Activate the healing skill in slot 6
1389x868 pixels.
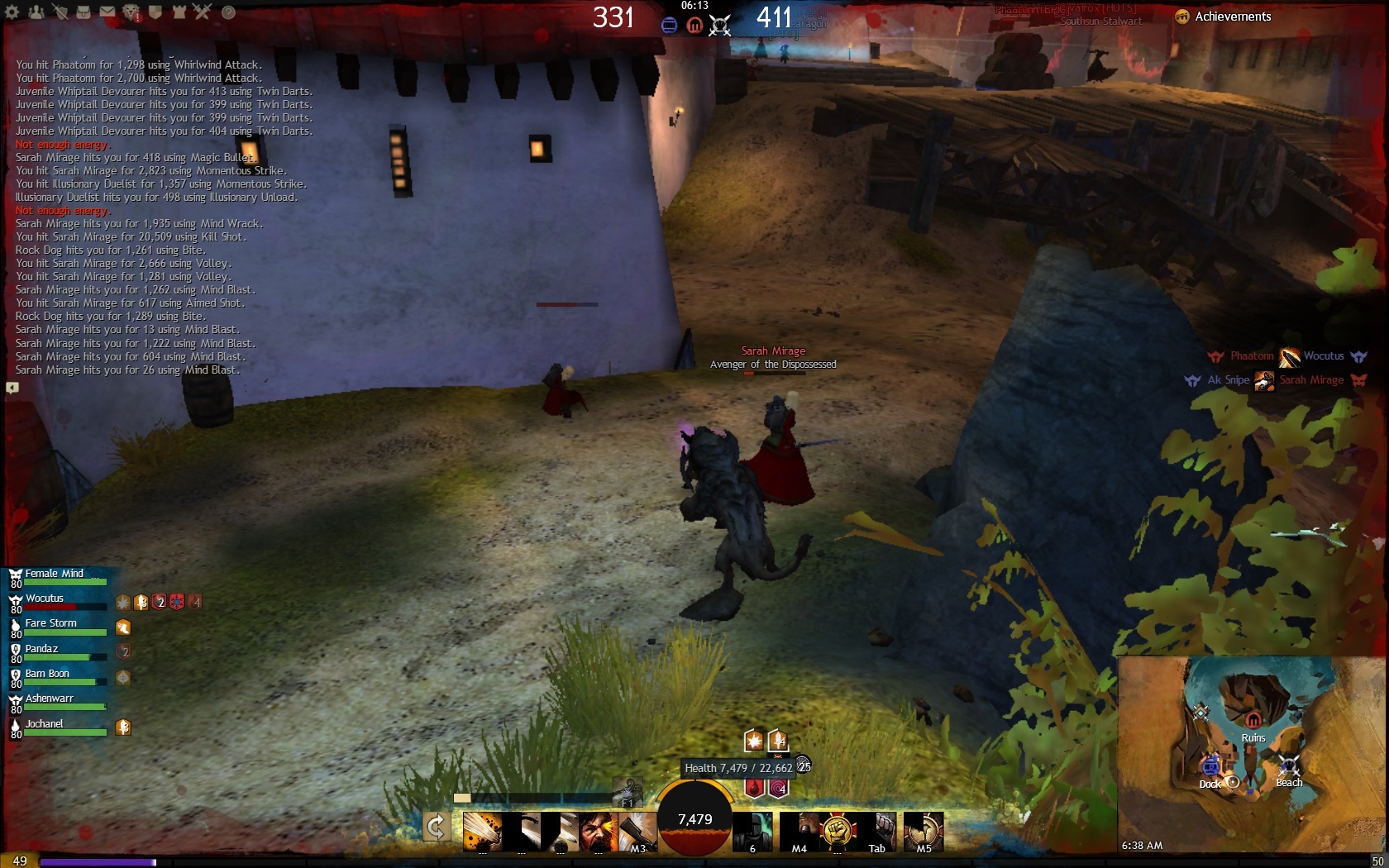(752, 831)
